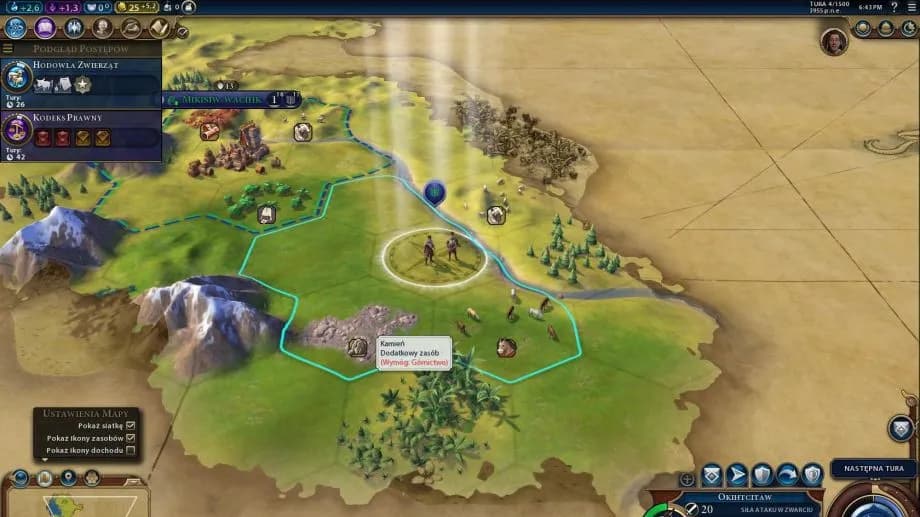
Task: Click the notification shield icon above Następna Tura
Action: 900,428
